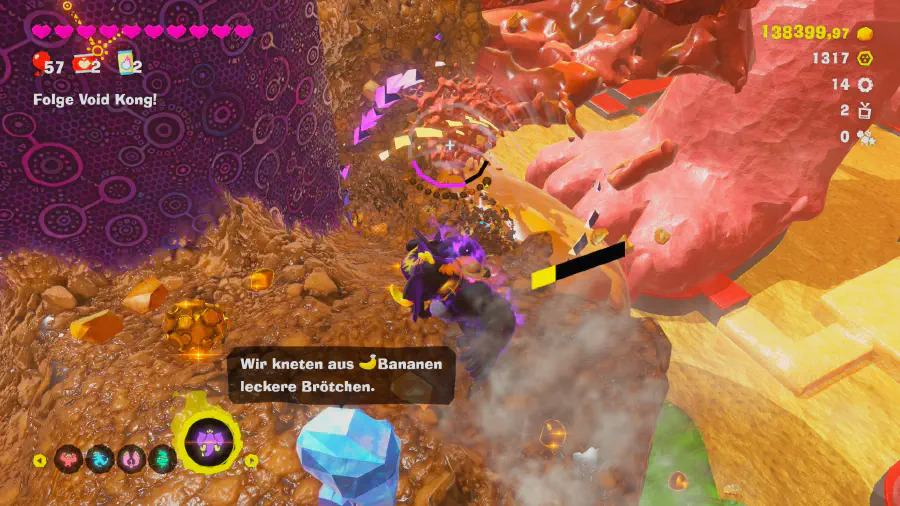
Task: Activate the pink Ostrich Bananza icon
Action: tap(131, 460)
